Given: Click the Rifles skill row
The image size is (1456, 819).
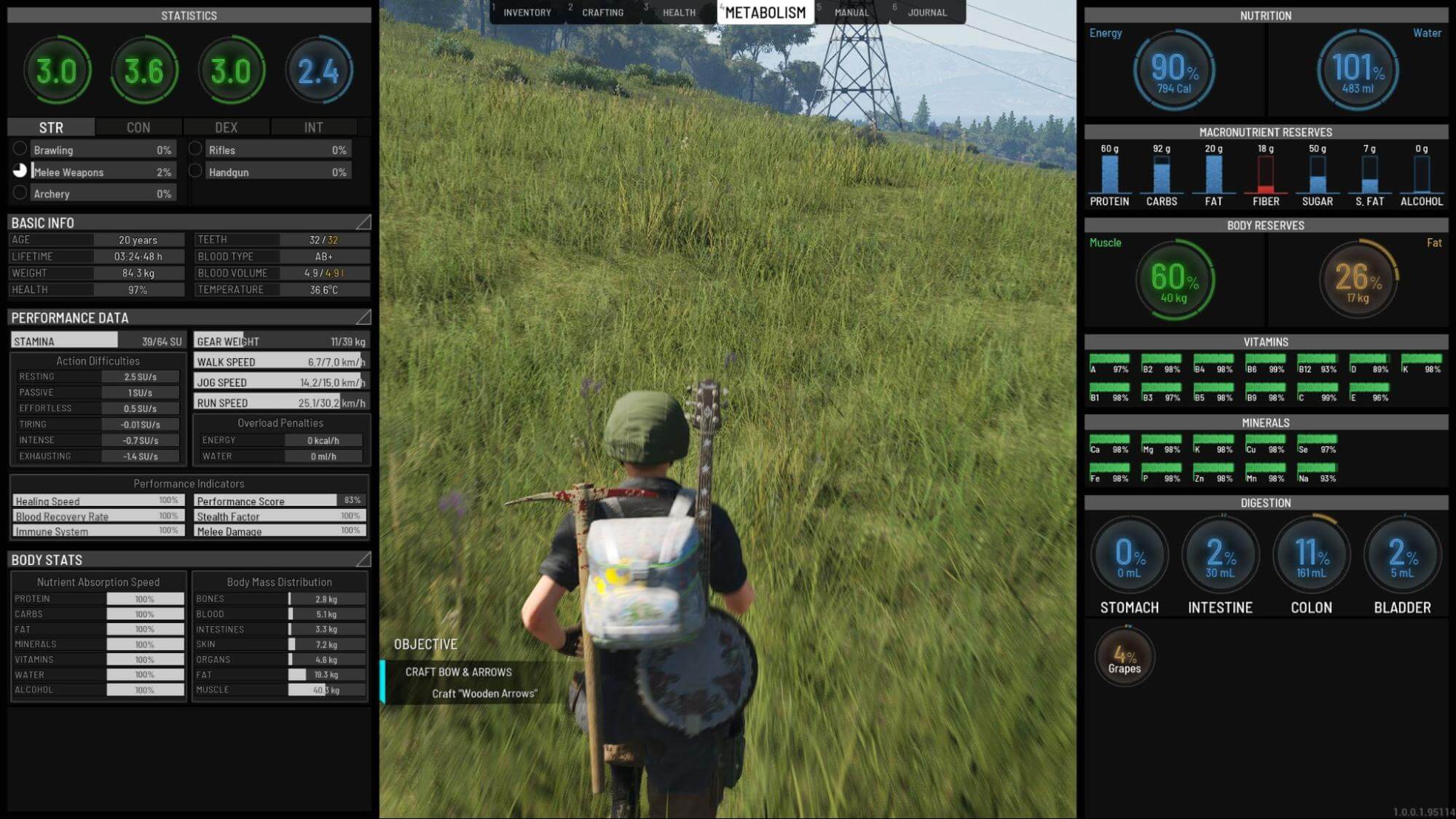Looking at the screenshot, I should 277,150.
